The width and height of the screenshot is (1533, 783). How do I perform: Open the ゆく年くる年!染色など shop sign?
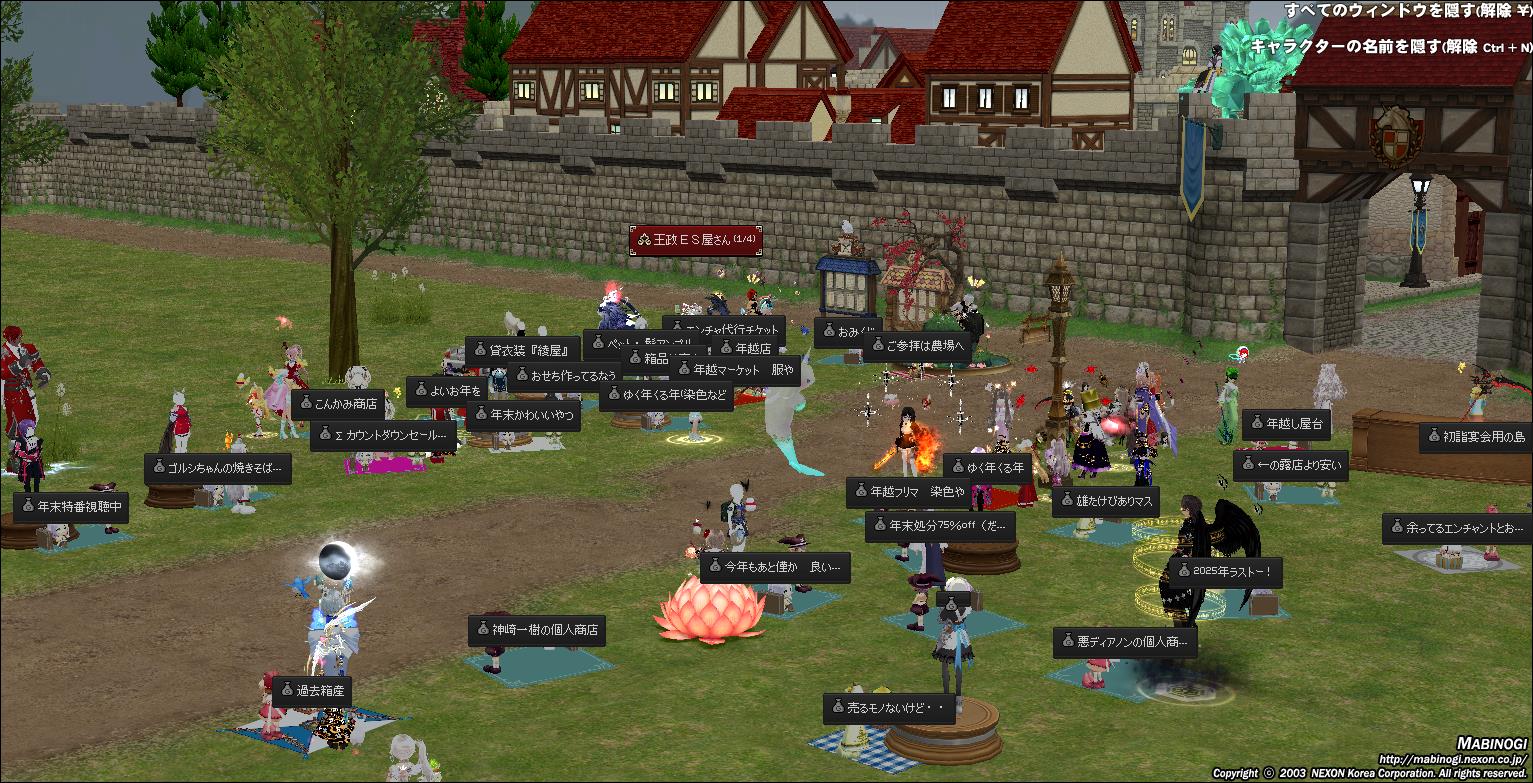click(x=666, y=395)
